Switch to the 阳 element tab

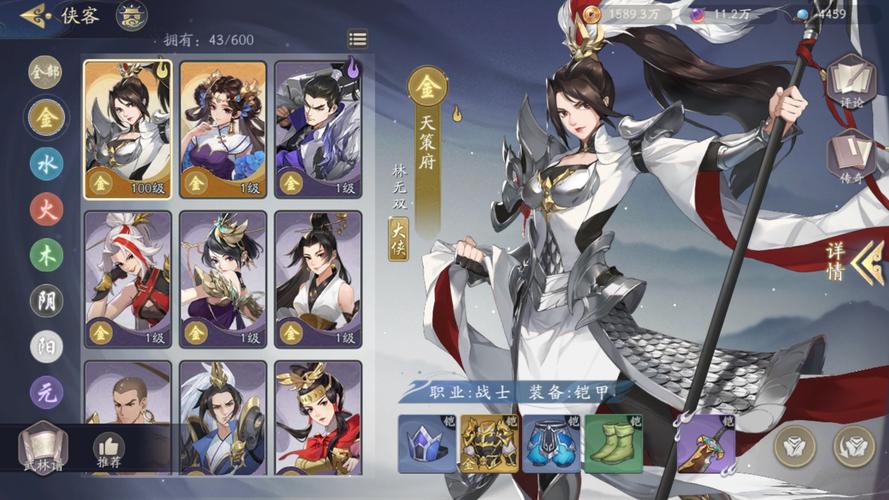click(46, 346)
